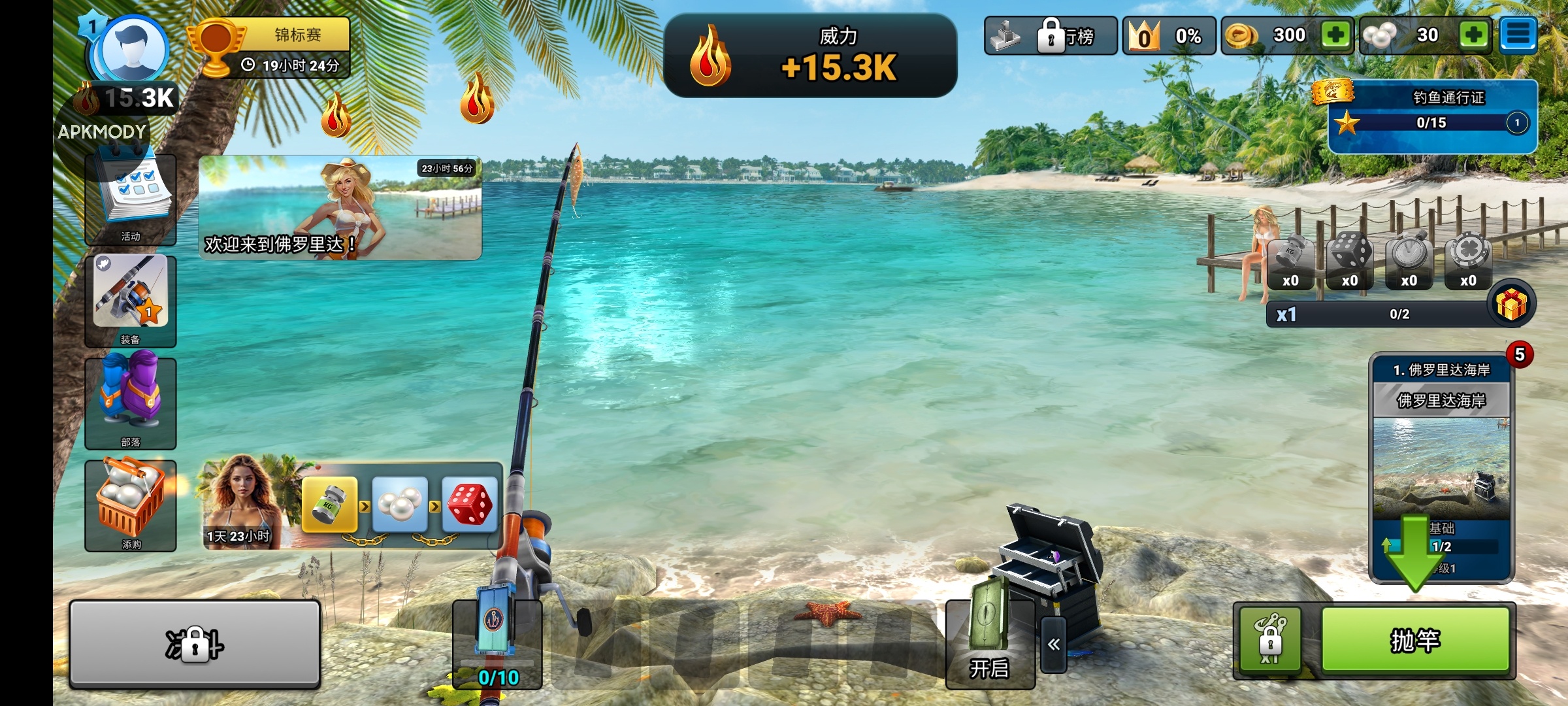Open the 活动 events calendar

pos(131,199)
